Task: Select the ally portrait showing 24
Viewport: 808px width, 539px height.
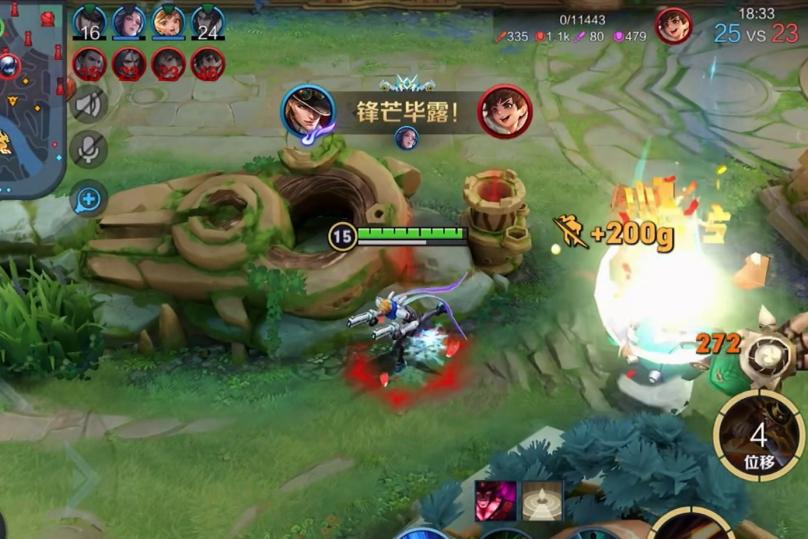Action: point(207,23)
